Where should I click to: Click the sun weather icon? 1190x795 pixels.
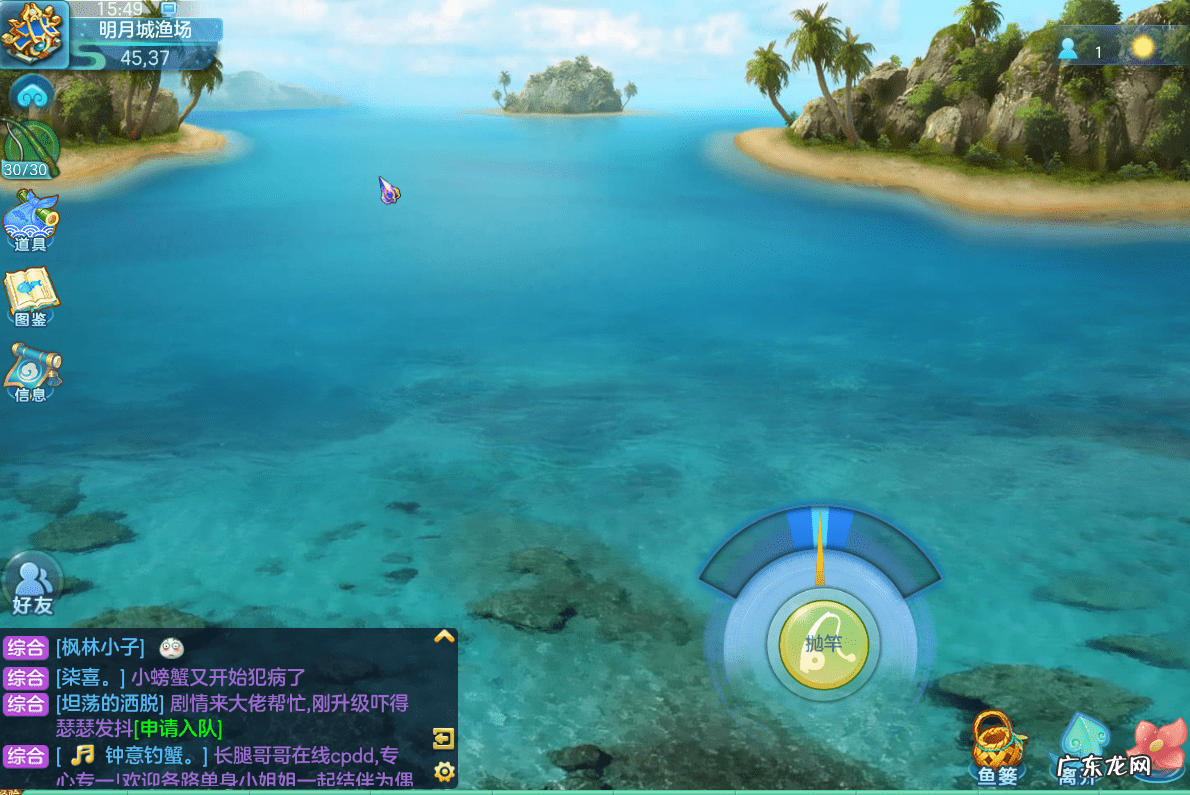click(x=1142, y=48)
